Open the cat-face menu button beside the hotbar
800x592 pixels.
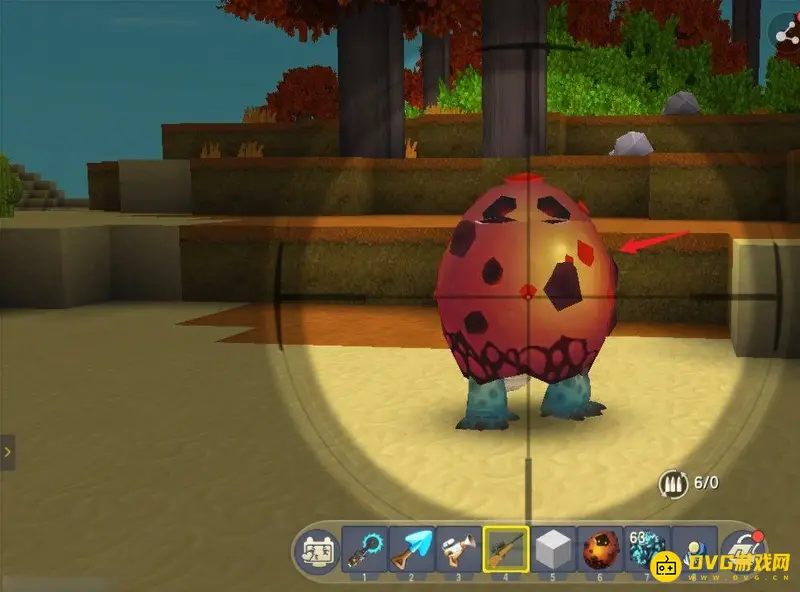pyautogui.click(x=319, y=551)
